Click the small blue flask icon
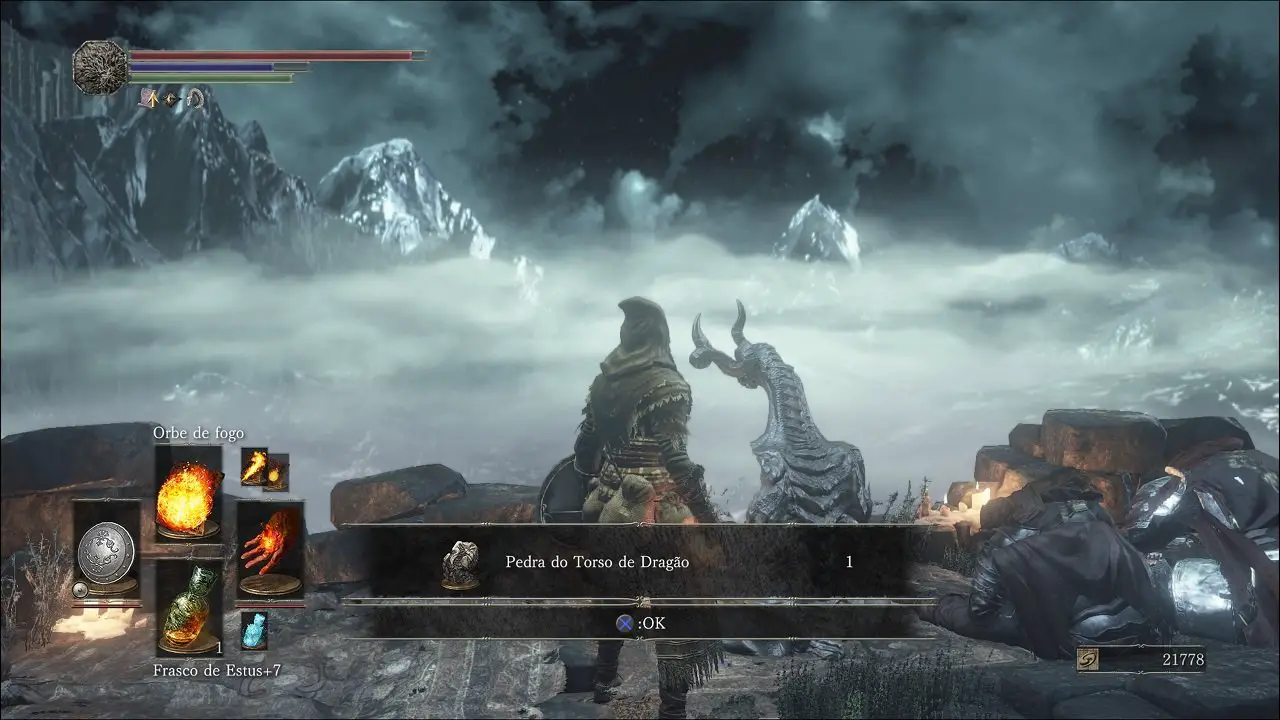The width and height of the screenshot is (1280, 720). pos(254,630)
